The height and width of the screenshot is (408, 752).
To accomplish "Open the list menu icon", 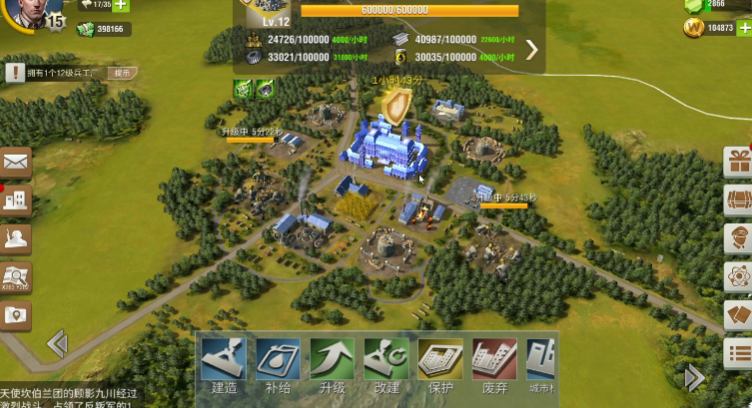I will tap(739, 352).
